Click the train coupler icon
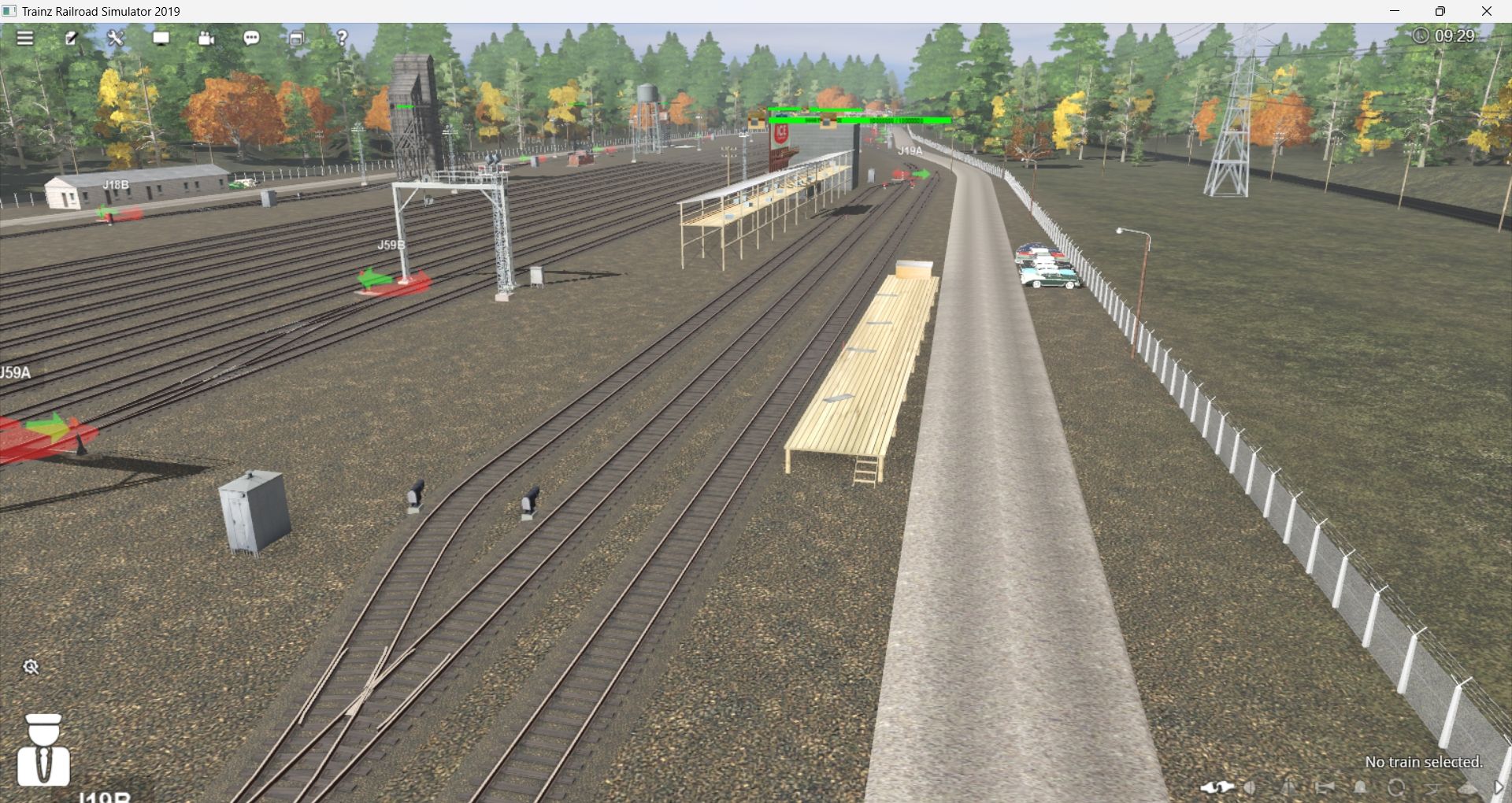1512x803 pixels. [x=1217, y=787]
